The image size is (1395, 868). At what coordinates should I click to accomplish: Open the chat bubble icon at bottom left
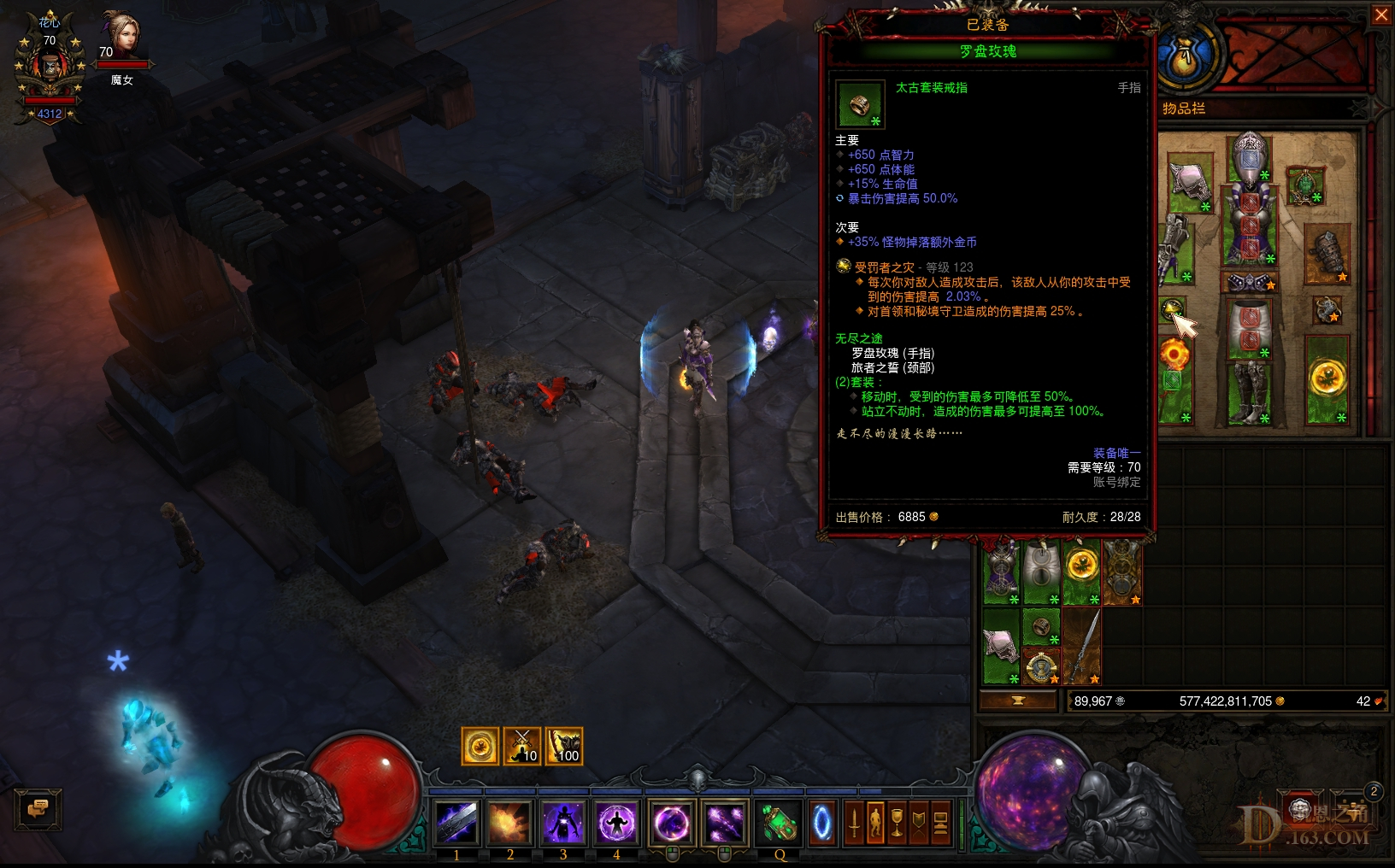pyautogui.click(x=38, y=809)
